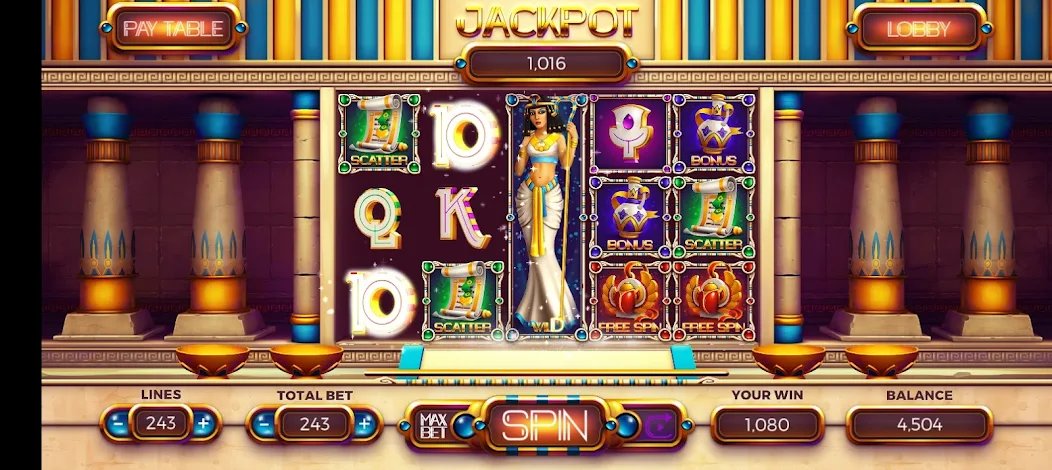Decrease the Lines count with minus
1052x470 pixels.
pyautogui.click(x=118, y=424)
